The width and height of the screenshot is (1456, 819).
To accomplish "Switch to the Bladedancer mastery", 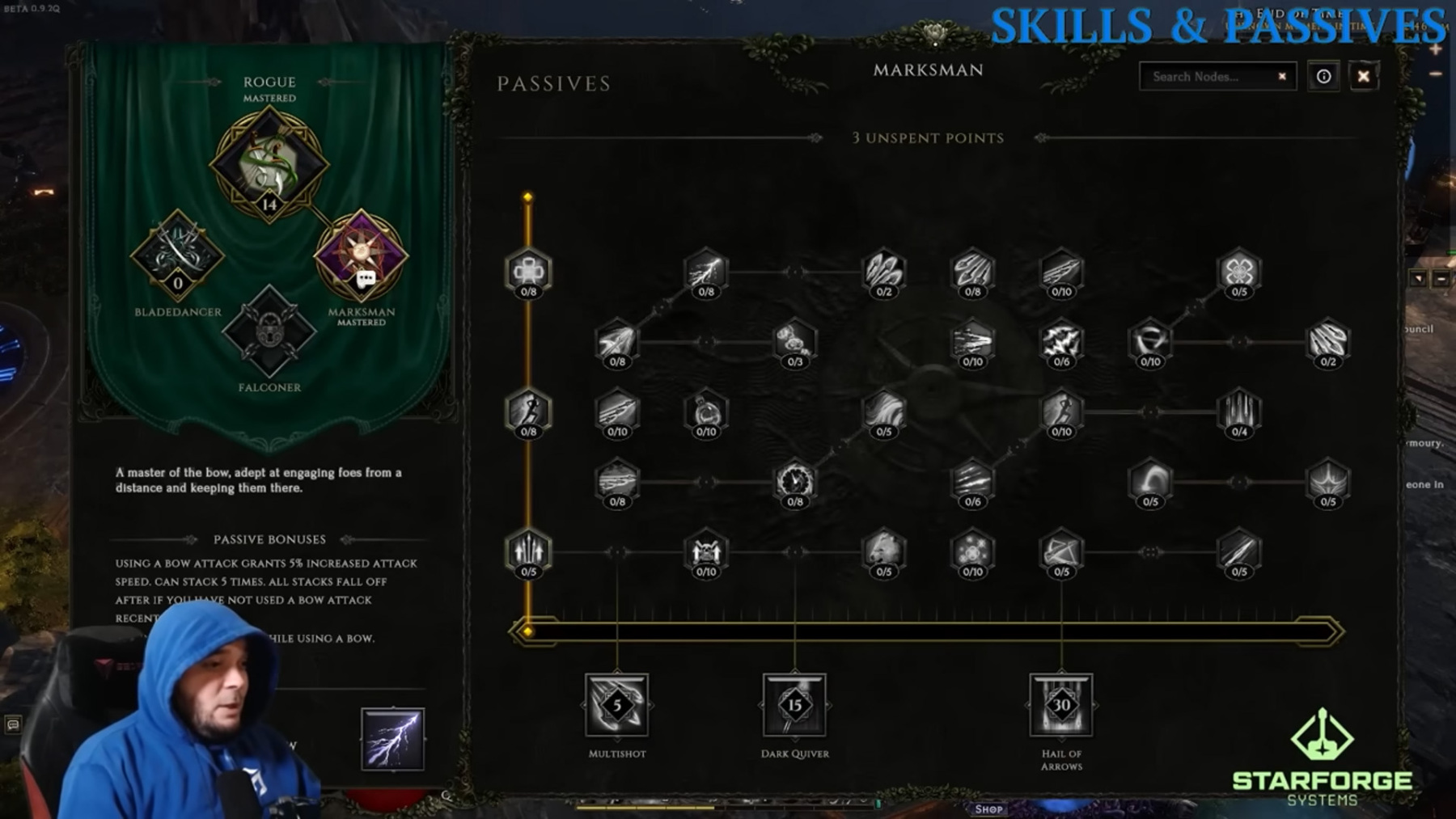I will click(x=177, y=256).
